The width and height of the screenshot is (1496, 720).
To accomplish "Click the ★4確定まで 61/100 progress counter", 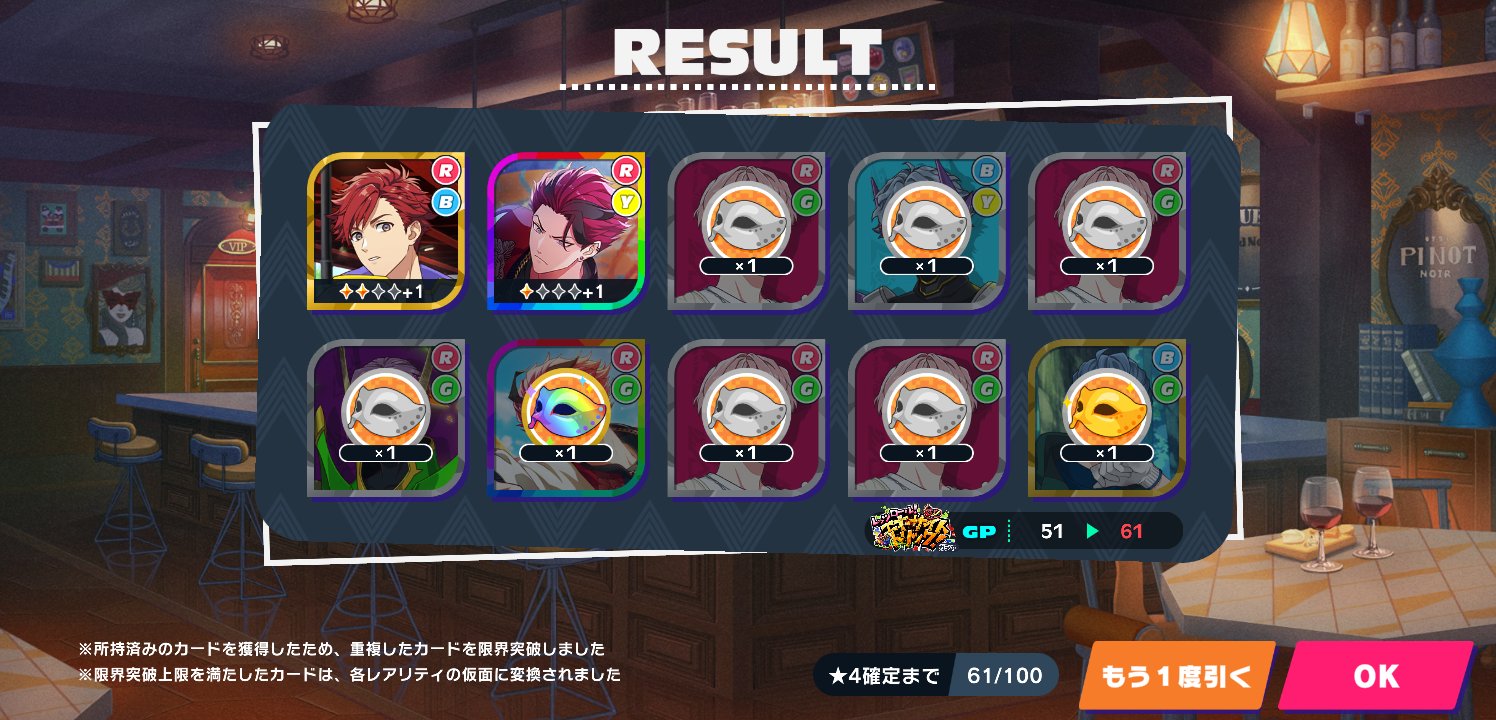I will coord(935,675).
